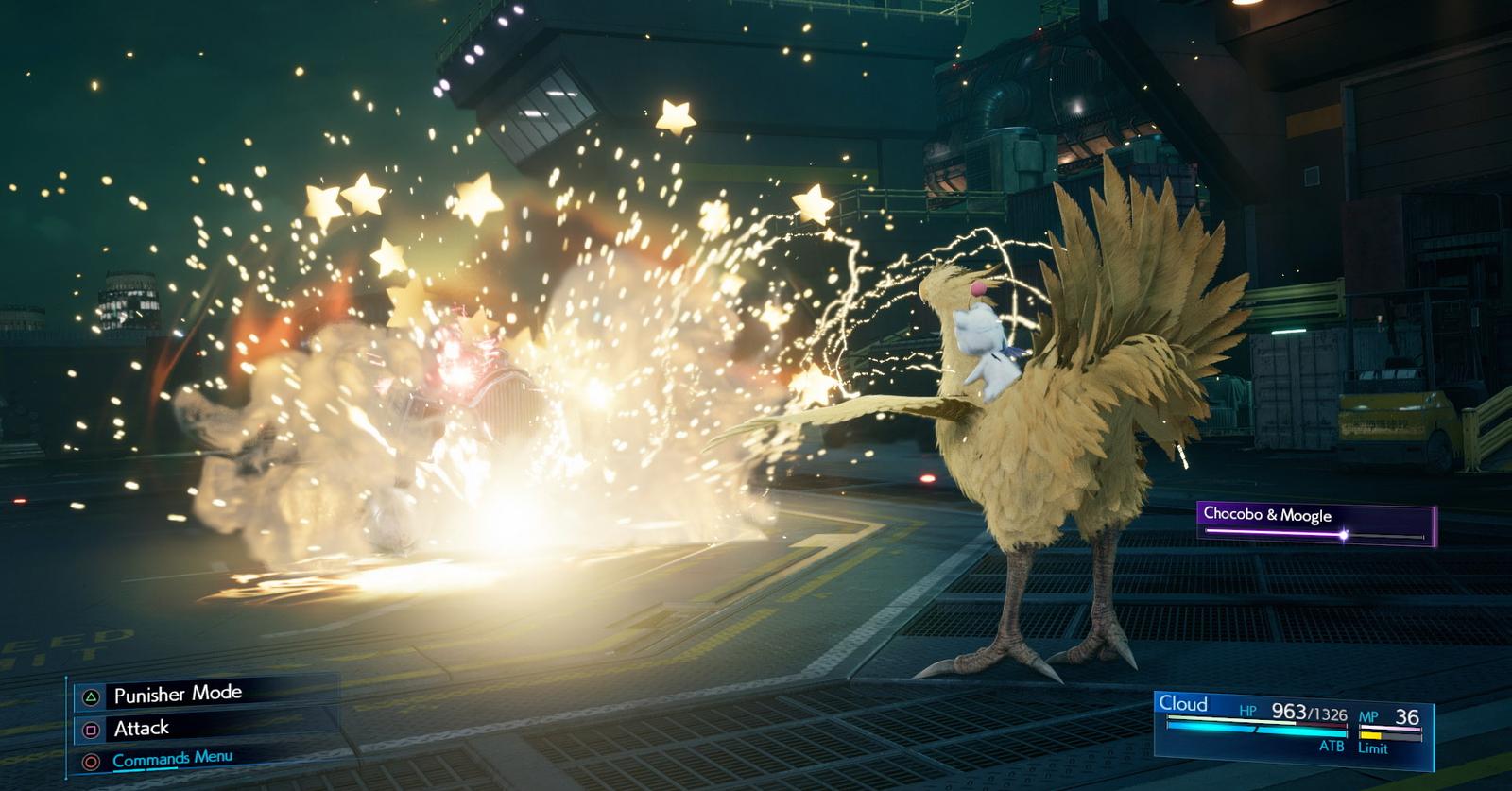Select the Punisher Mode command
The height and width of the screenshot is (791, 1512).
[x=178, y=695]
